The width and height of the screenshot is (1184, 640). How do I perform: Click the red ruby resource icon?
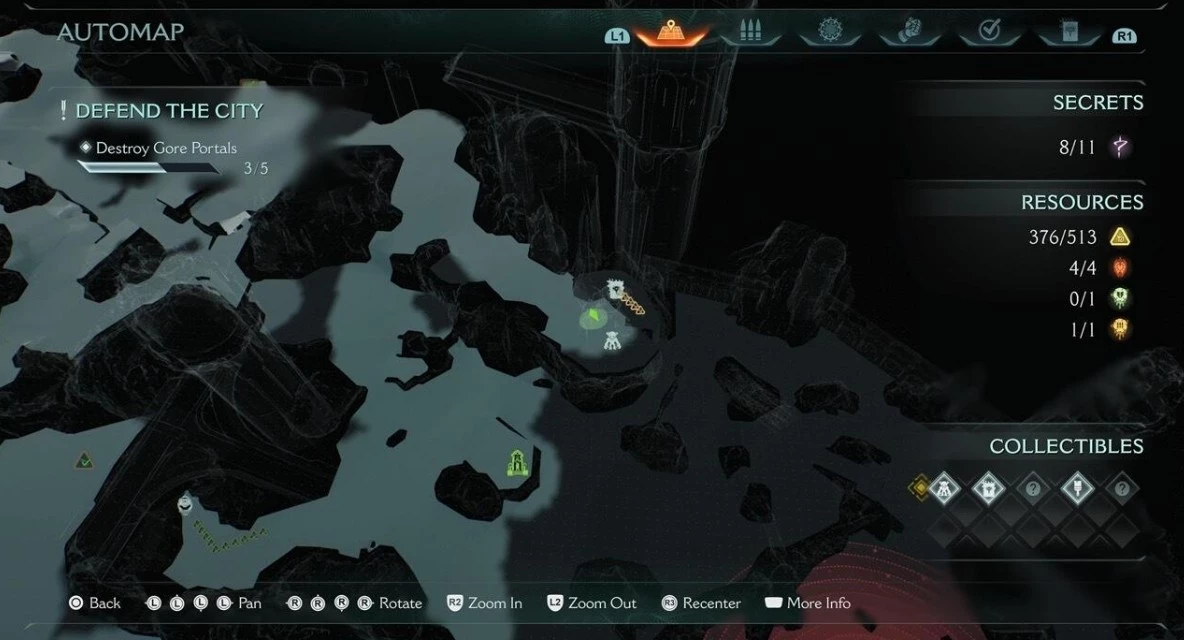pyautogui.click(x=1121, y=268)
